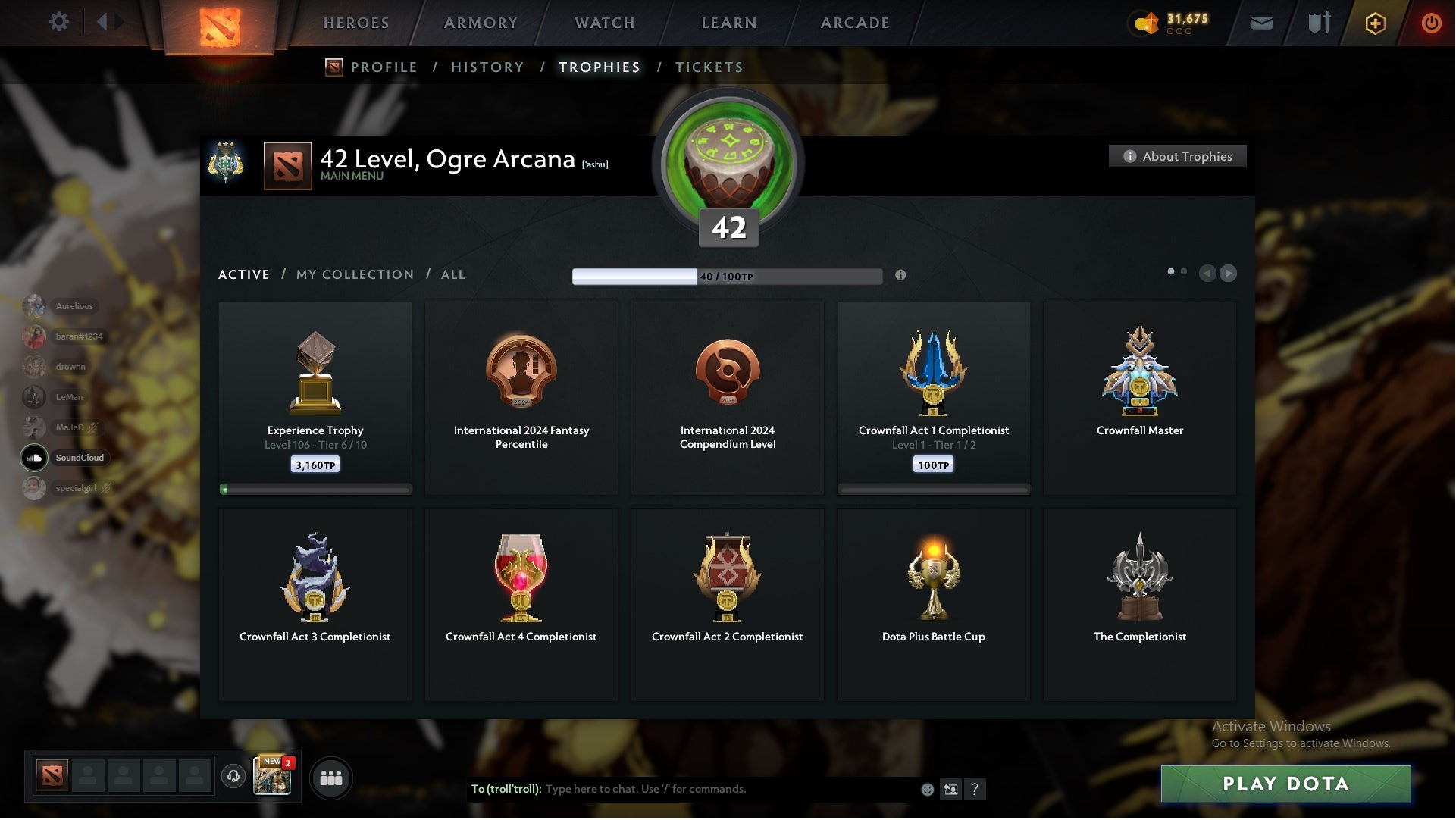Click the PLAY DOTA button
This screenshot has width=1456, height=820.
click(x=1284, y=785)
